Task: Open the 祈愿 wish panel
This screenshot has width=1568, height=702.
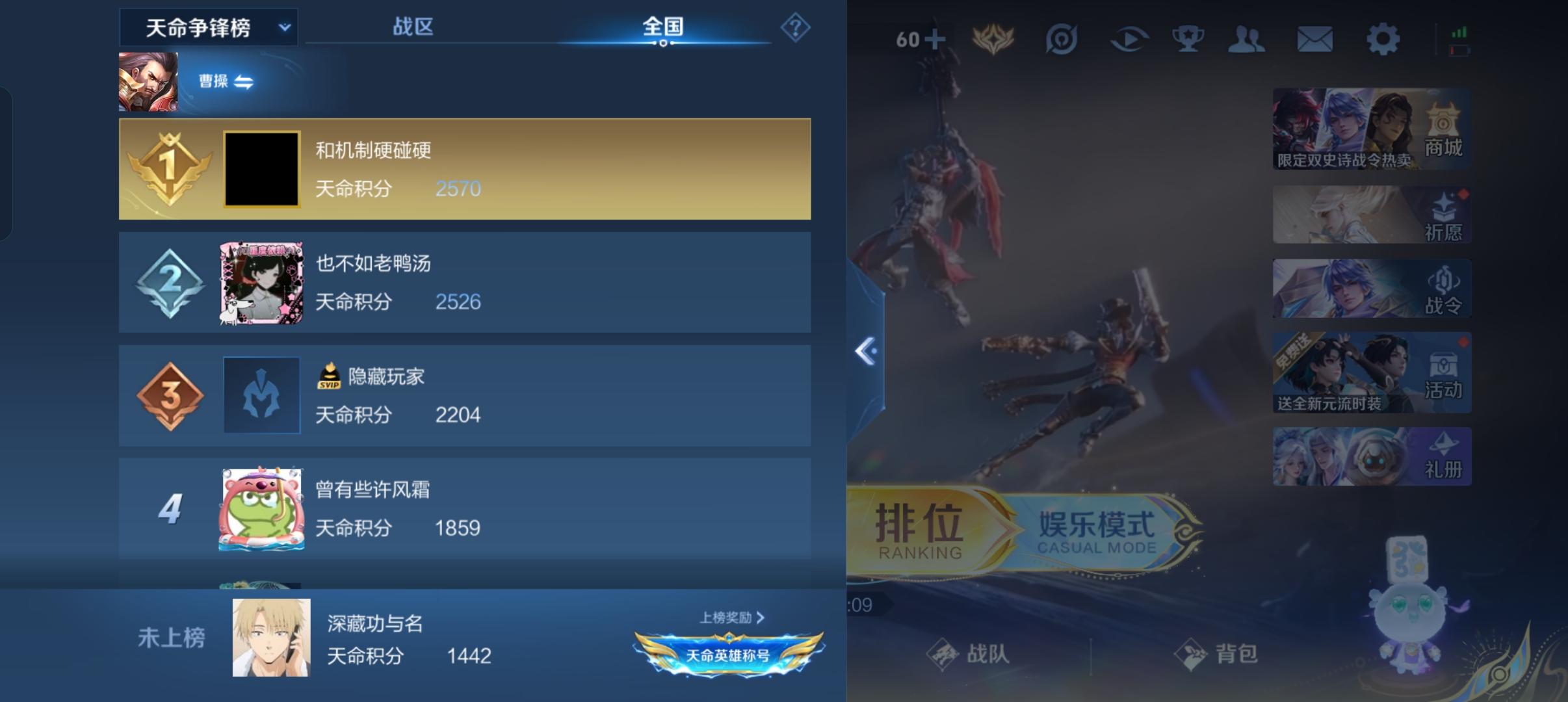Action: pyautogui.click(x=1372, y=213)
